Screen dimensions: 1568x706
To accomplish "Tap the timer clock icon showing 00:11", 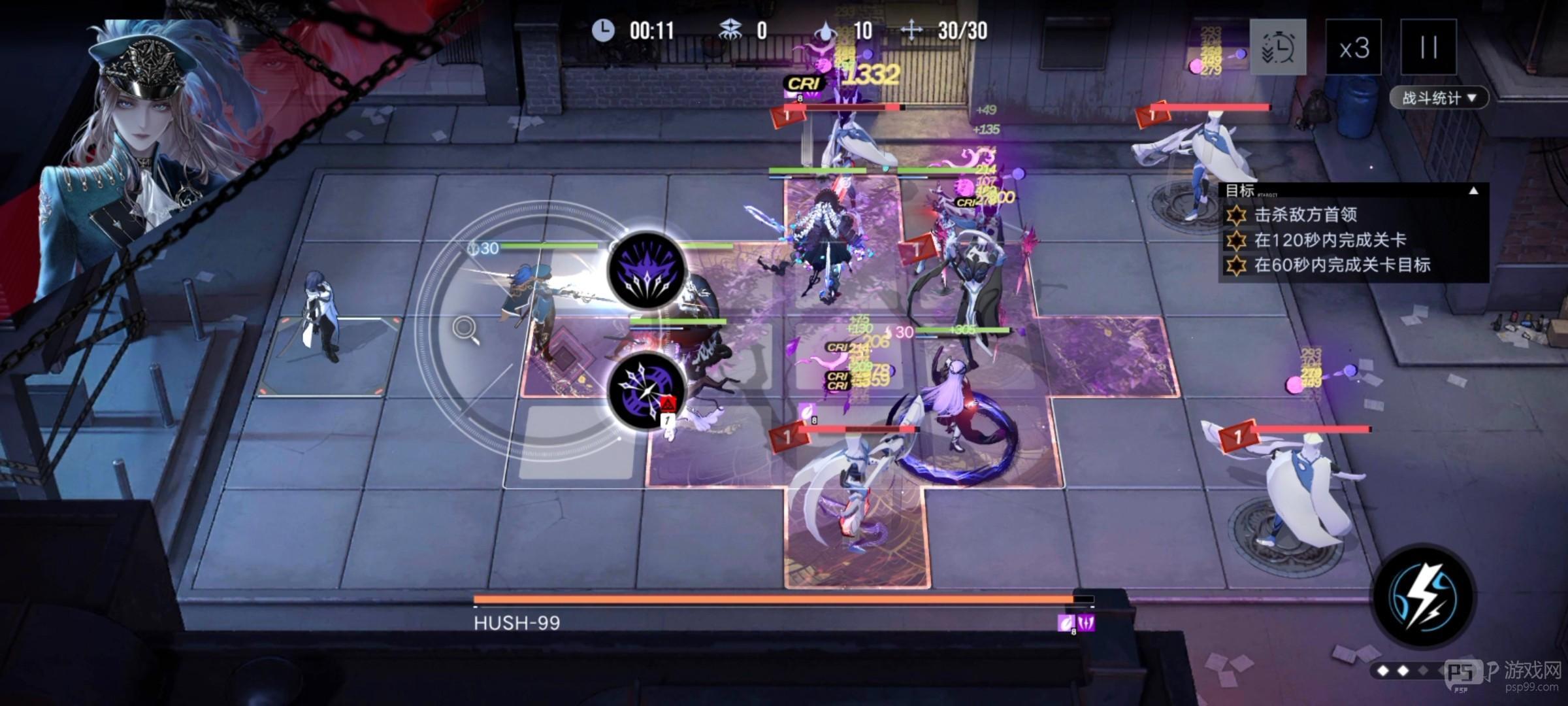I will tap(602, 29).
